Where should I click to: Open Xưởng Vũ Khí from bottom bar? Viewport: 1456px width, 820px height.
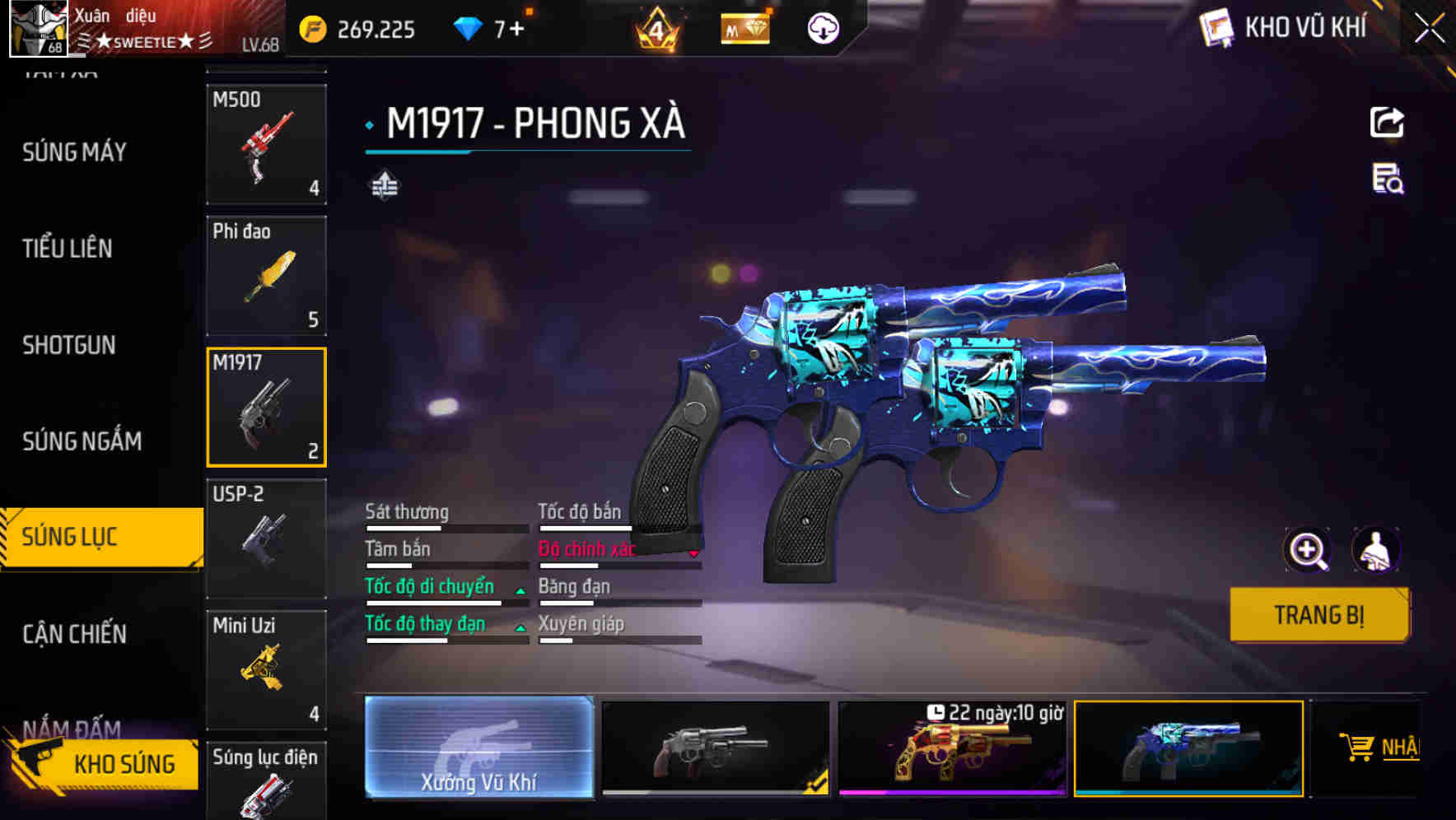[480, 749]
